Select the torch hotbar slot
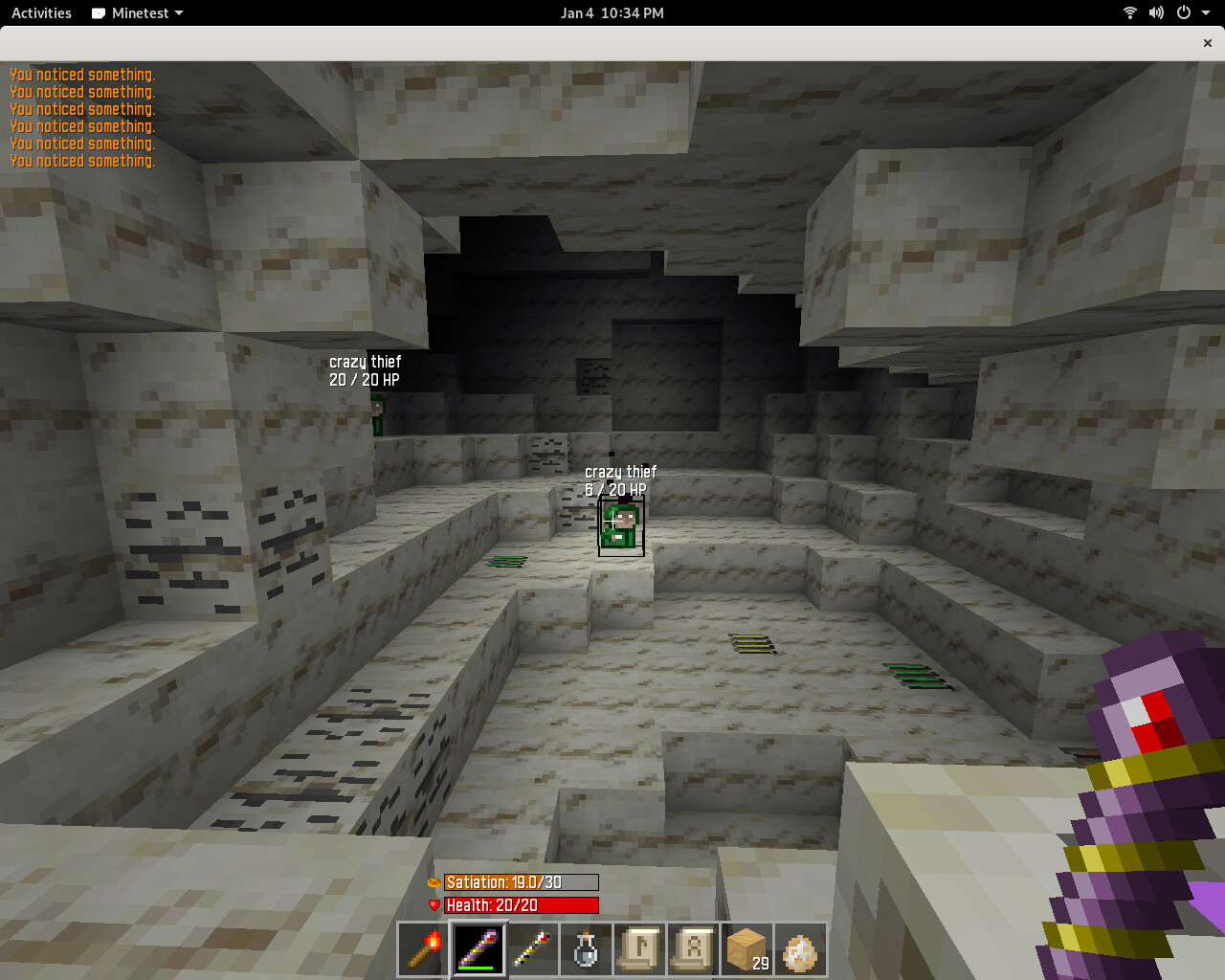Screen dimensions: 1225x980 point(424,949)
